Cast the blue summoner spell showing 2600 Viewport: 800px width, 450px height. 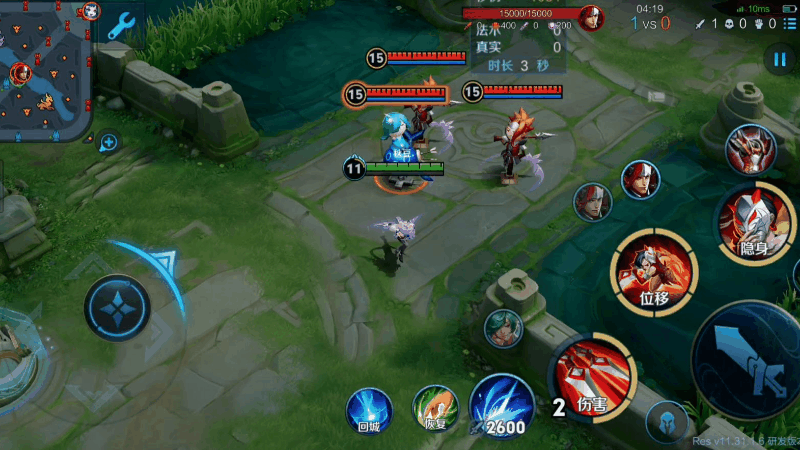coord(500,406)
